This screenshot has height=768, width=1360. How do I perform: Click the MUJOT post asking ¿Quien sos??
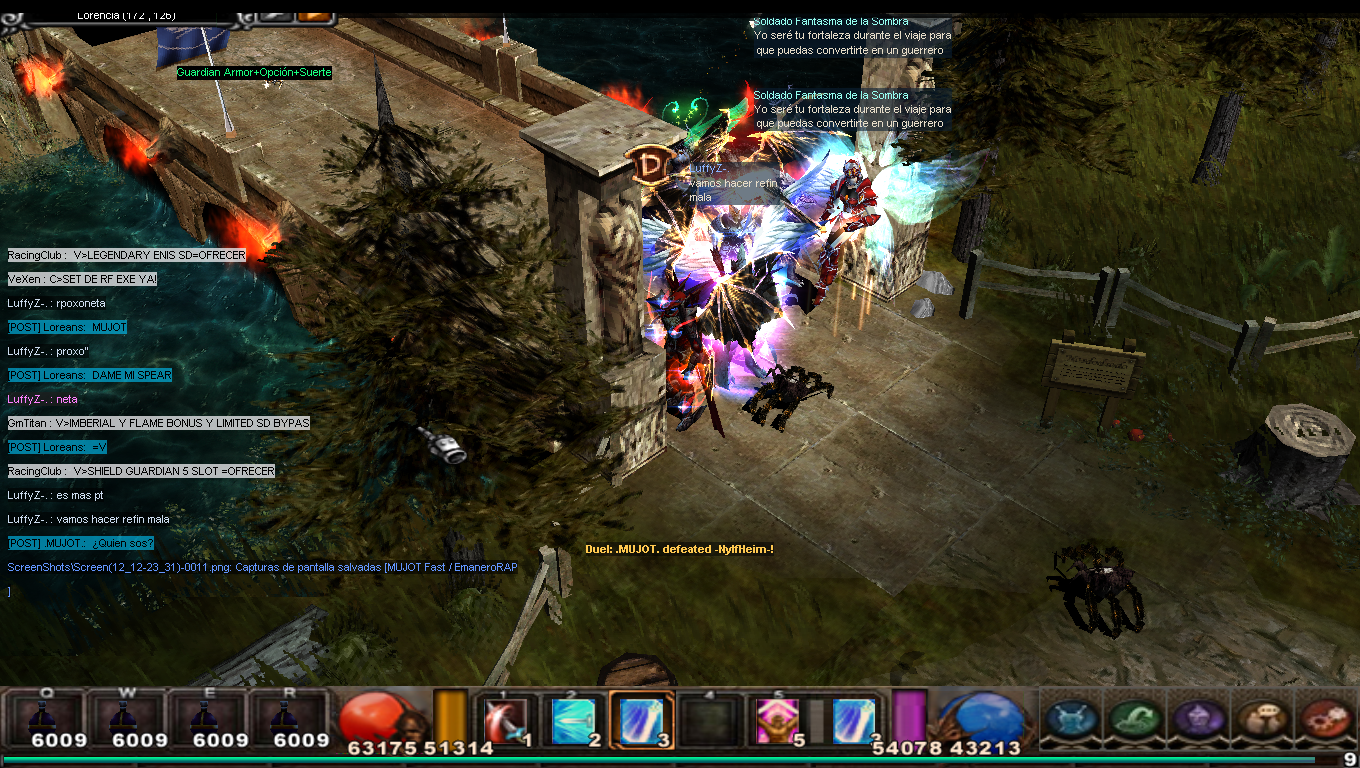[81, 543]
